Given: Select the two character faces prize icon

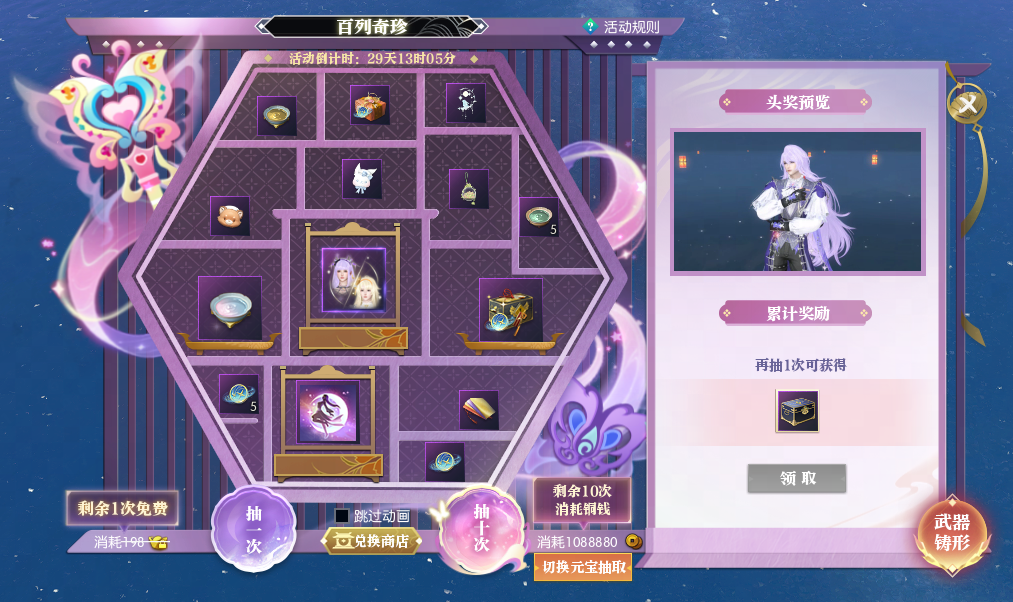Looking at the screenshot, I should coord(353,280).
